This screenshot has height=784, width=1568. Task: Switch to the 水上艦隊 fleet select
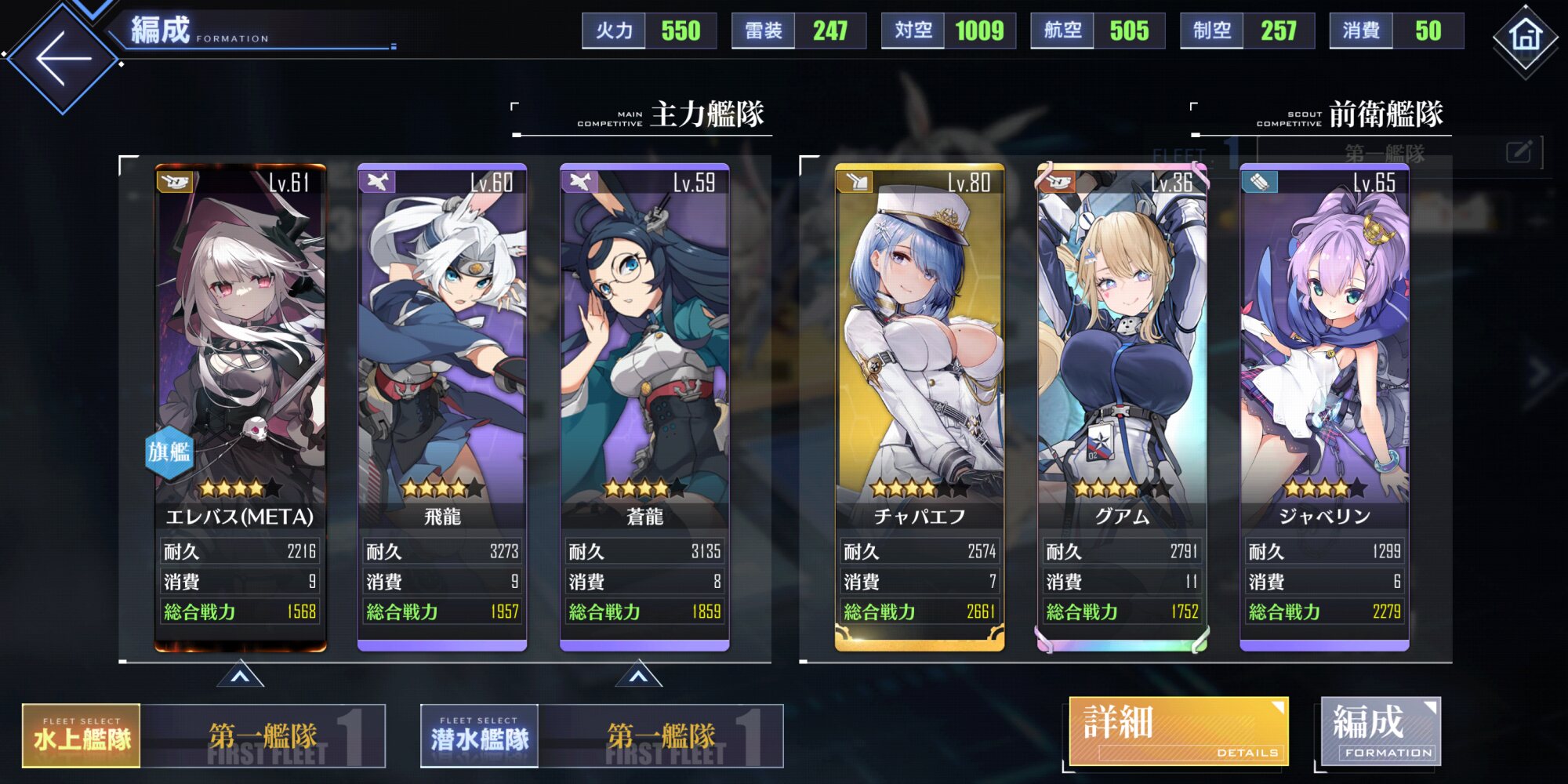point(82,735)
